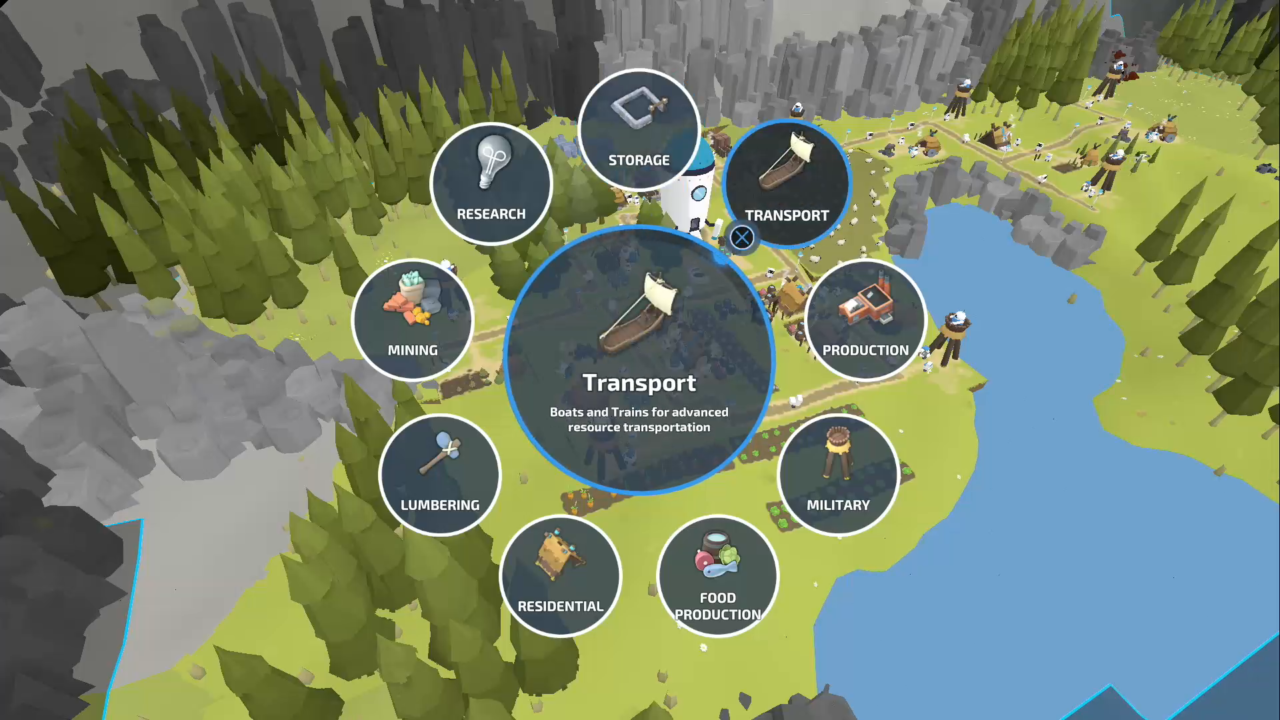Confirm the Transport category selection
The height and width of the screenshot is (720, 1280).
[x=741, y=237]
